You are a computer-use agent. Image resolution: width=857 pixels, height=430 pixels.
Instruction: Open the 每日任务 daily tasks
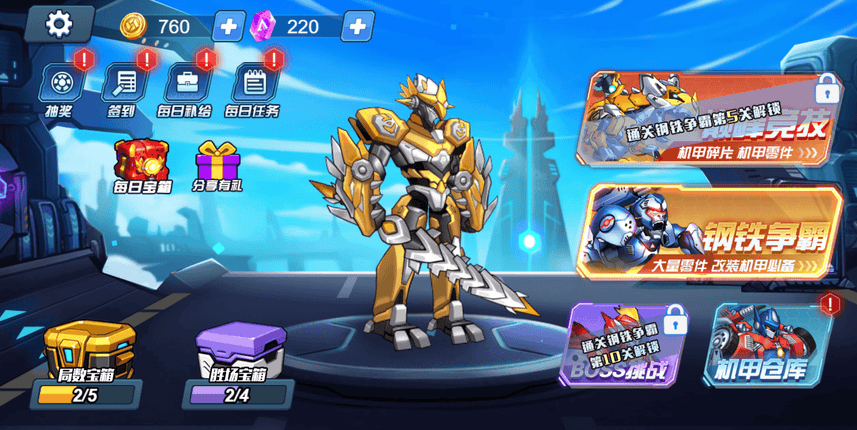[x=251, y=84]
